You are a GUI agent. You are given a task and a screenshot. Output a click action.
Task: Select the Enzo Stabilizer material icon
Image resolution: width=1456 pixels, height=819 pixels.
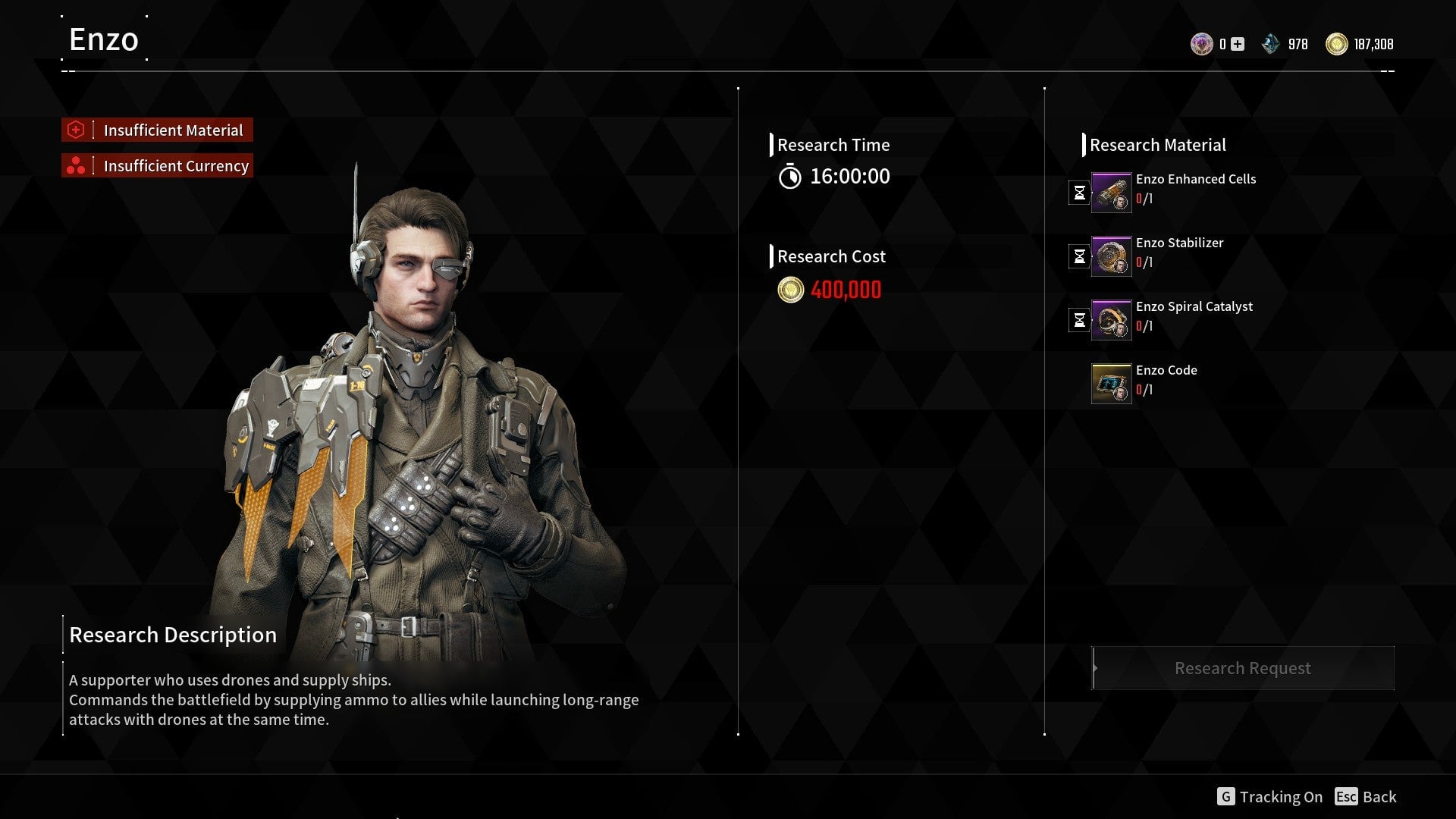click(1110, 256)
